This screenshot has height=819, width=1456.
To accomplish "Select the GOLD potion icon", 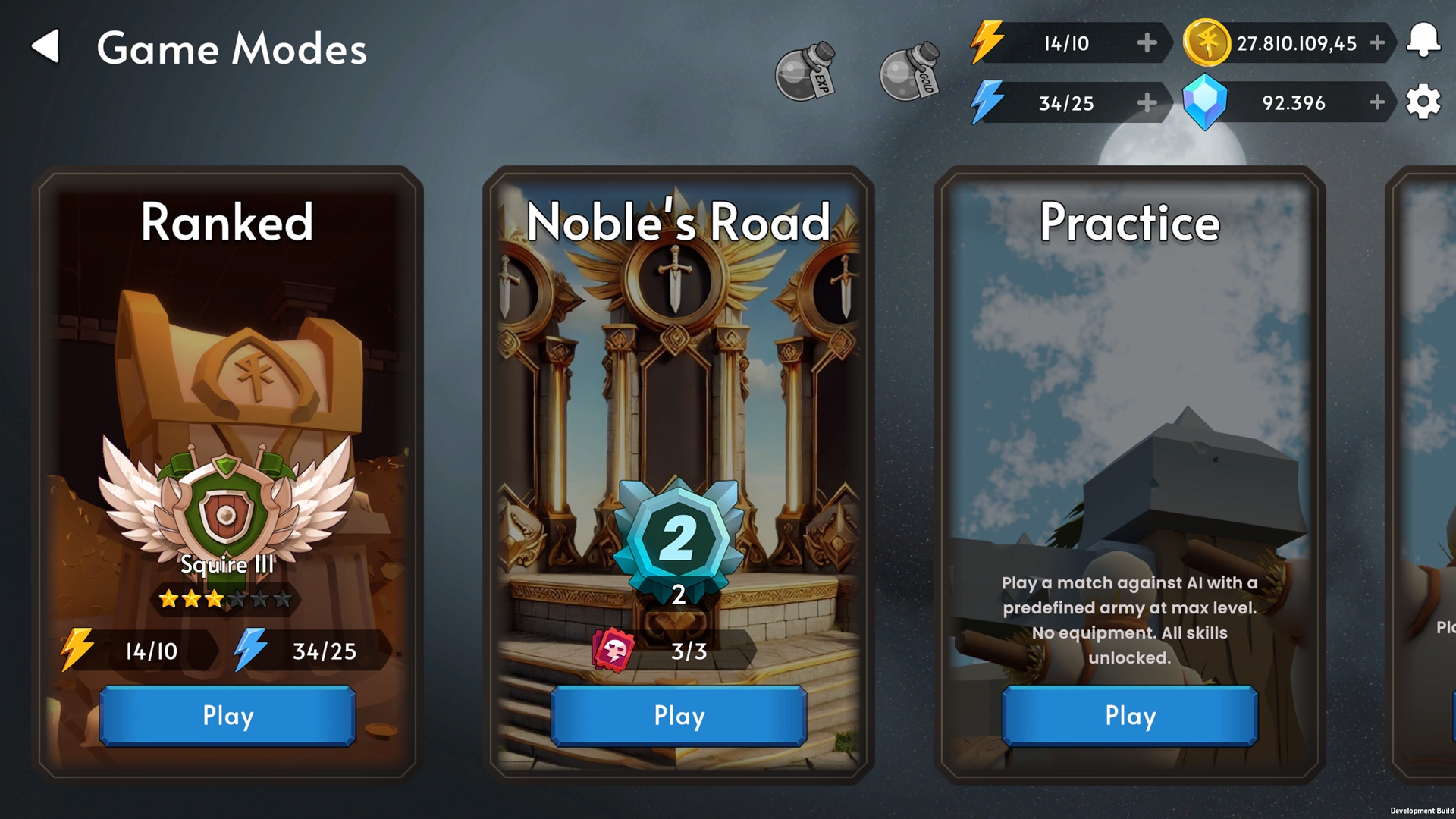I will click(908, 69).
